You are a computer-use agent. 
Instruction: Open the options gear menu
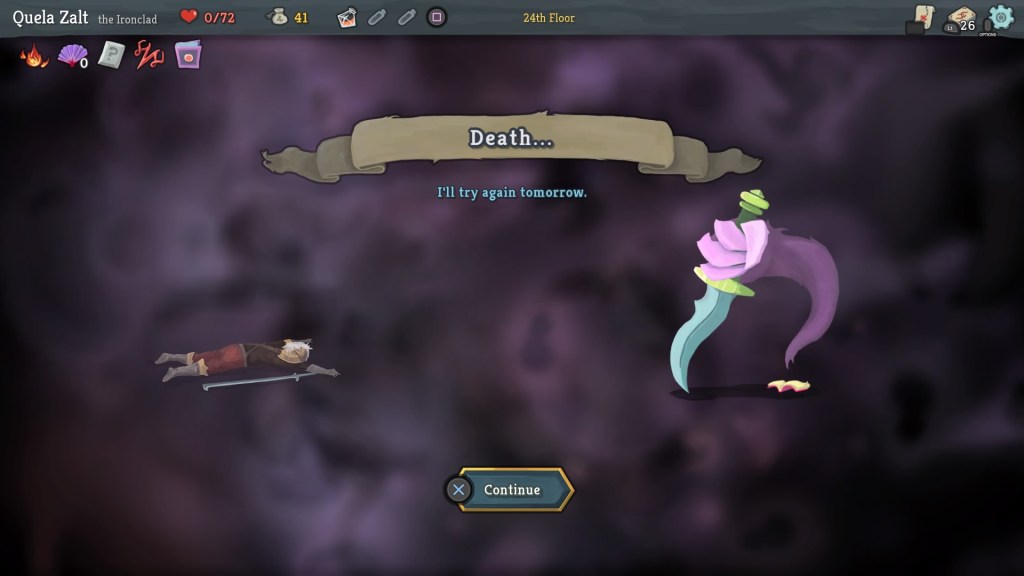(1000, 17)
